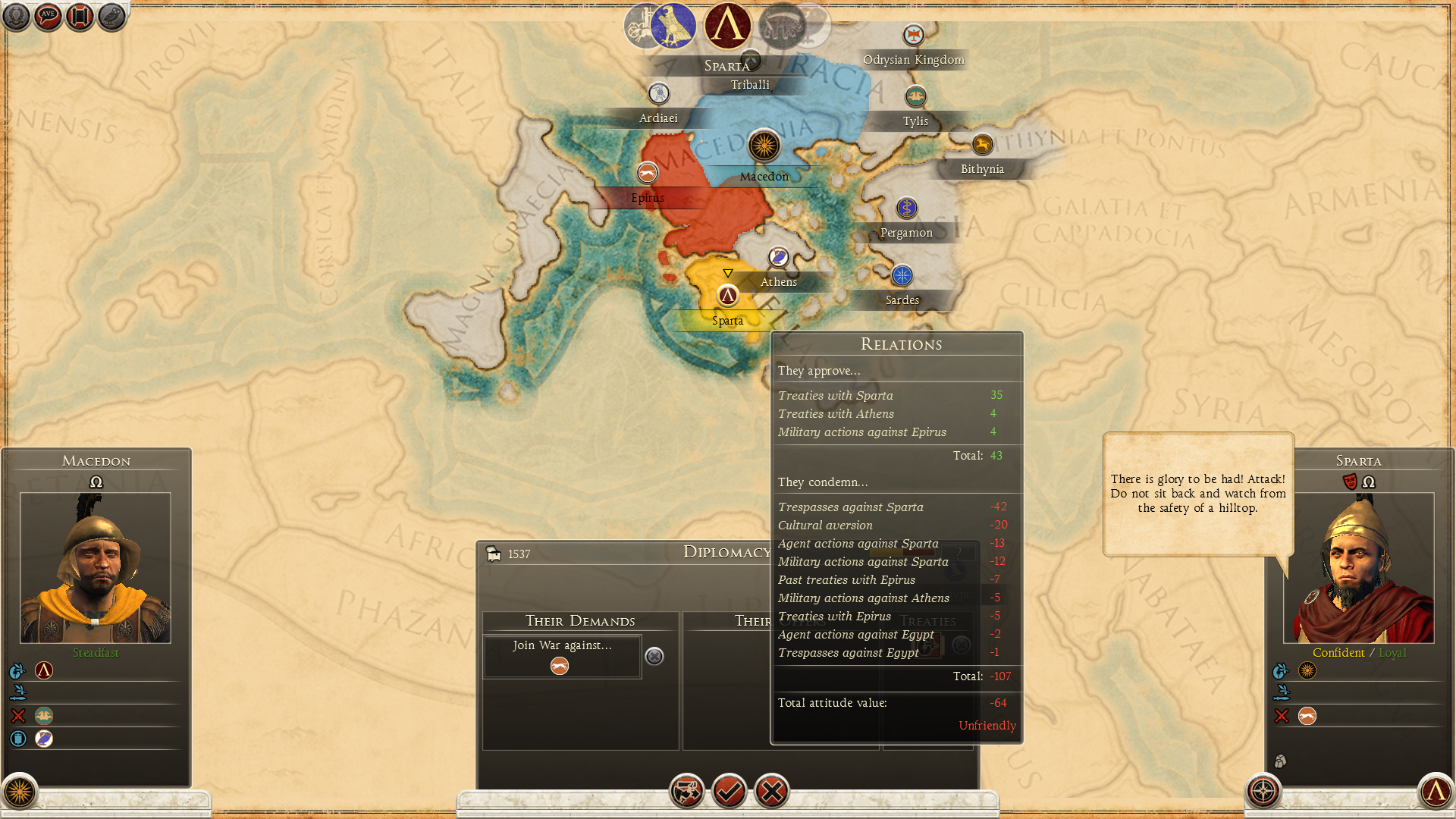Screen dimensions: 1456x819
Task: Click the Macedon sun emblem button bottom-left
Action: pyautogui.click(x=20, y=792)
